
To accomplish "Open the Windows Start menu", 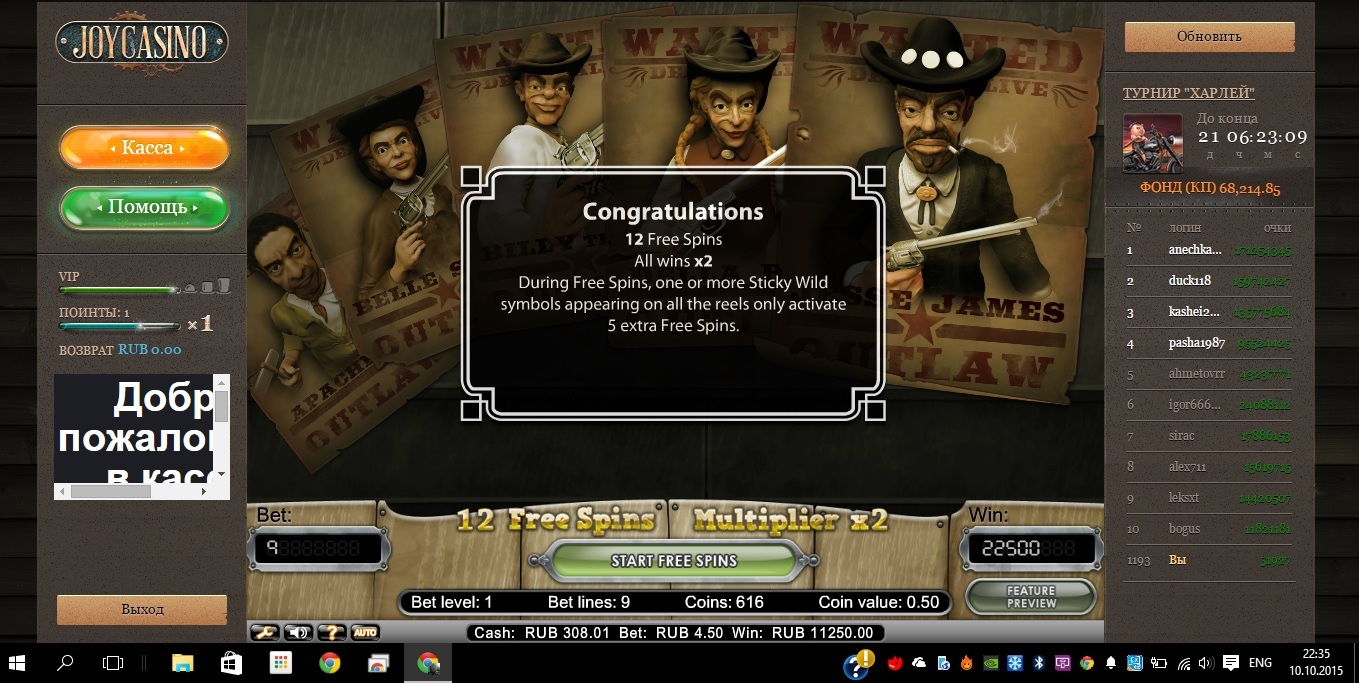I will 17,662.
